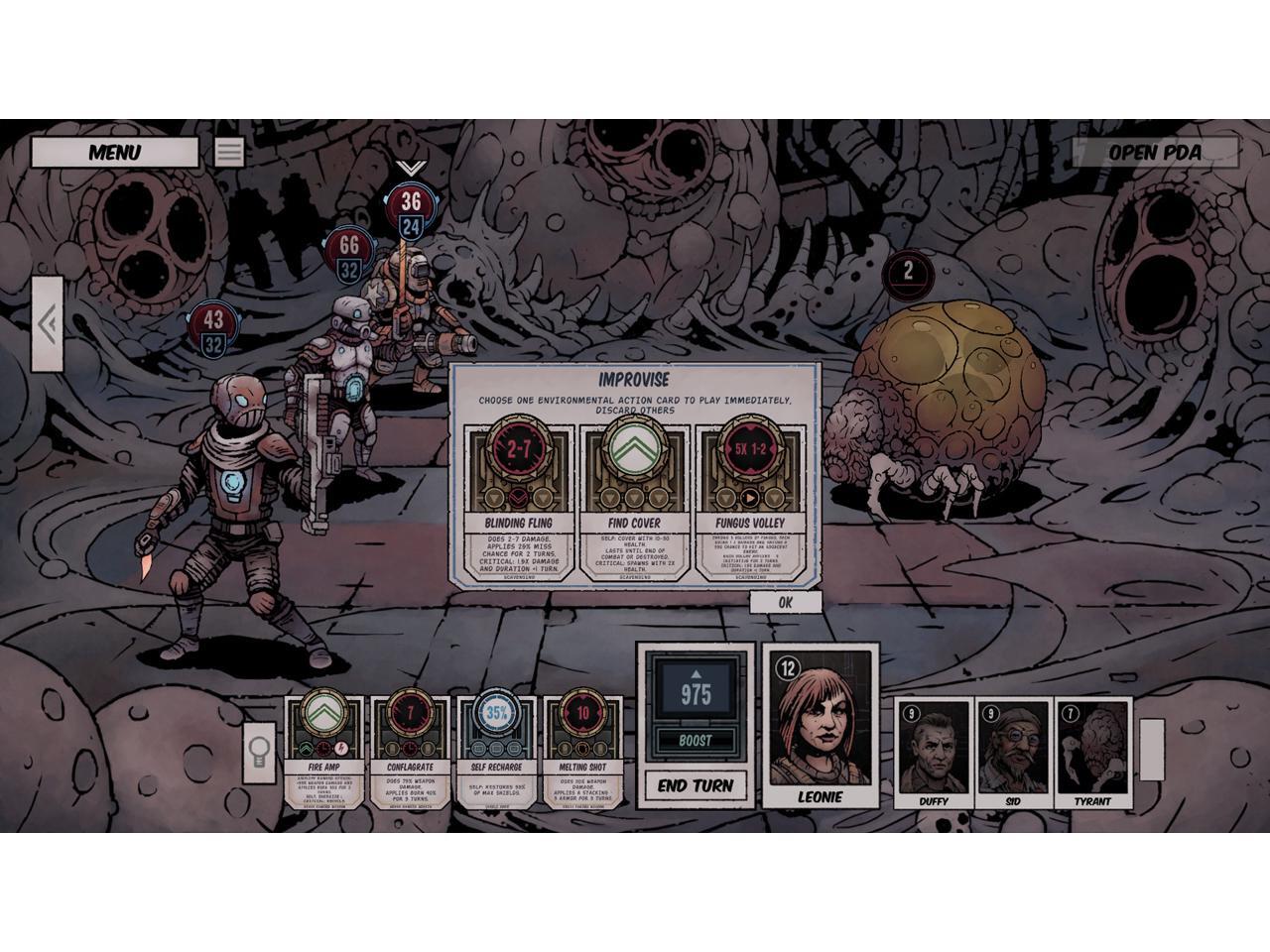Screen dimensions: 1270x952
Task: Open the Menu button
Action: (x=114, y=153)
